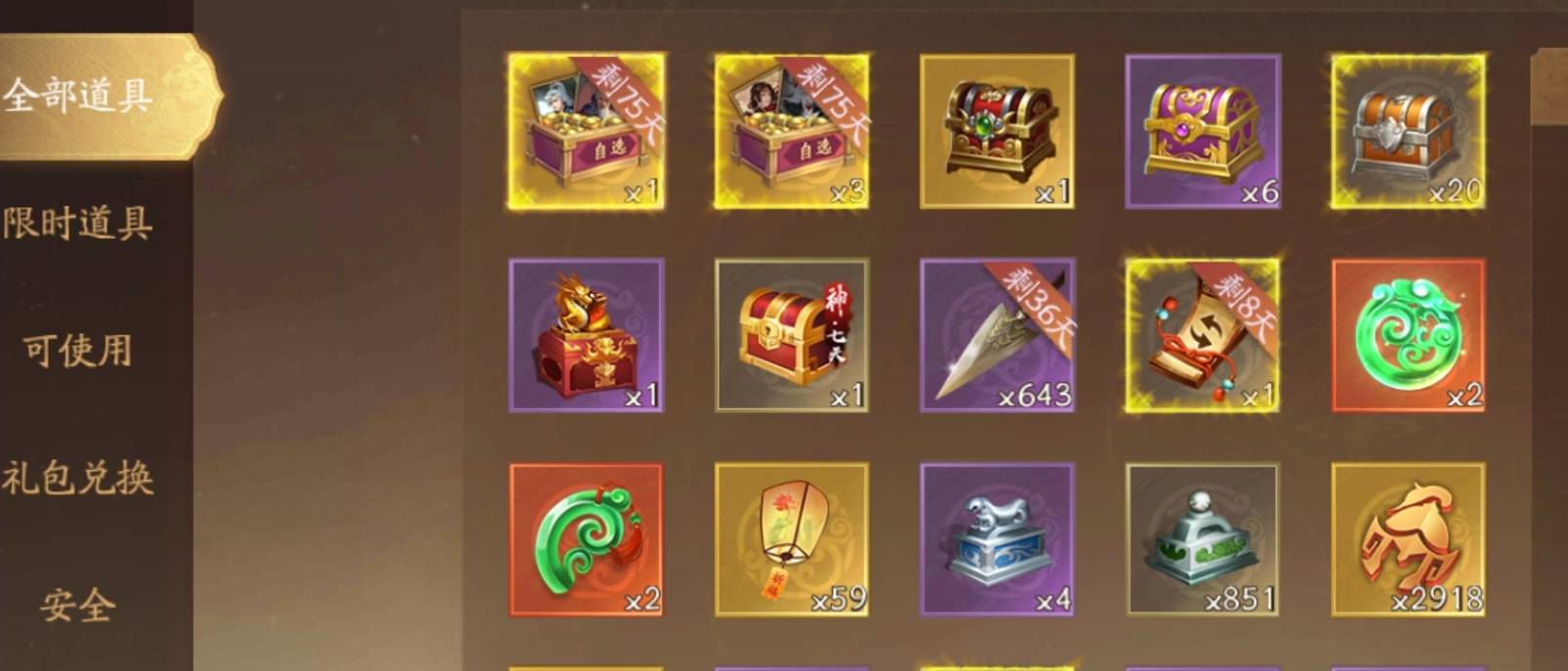Select the 可使用 category

tap(78, 350)
